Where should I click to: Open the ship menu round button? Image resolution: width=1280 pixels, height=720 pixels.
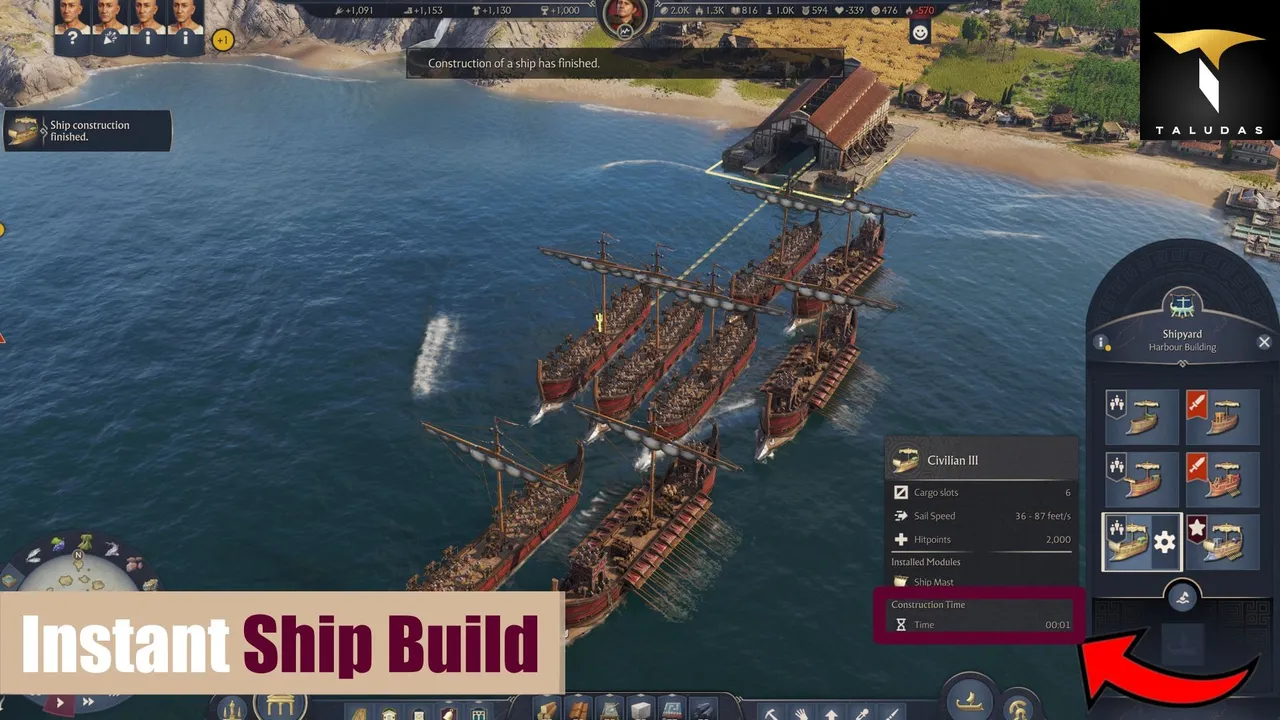pos(968,700)
